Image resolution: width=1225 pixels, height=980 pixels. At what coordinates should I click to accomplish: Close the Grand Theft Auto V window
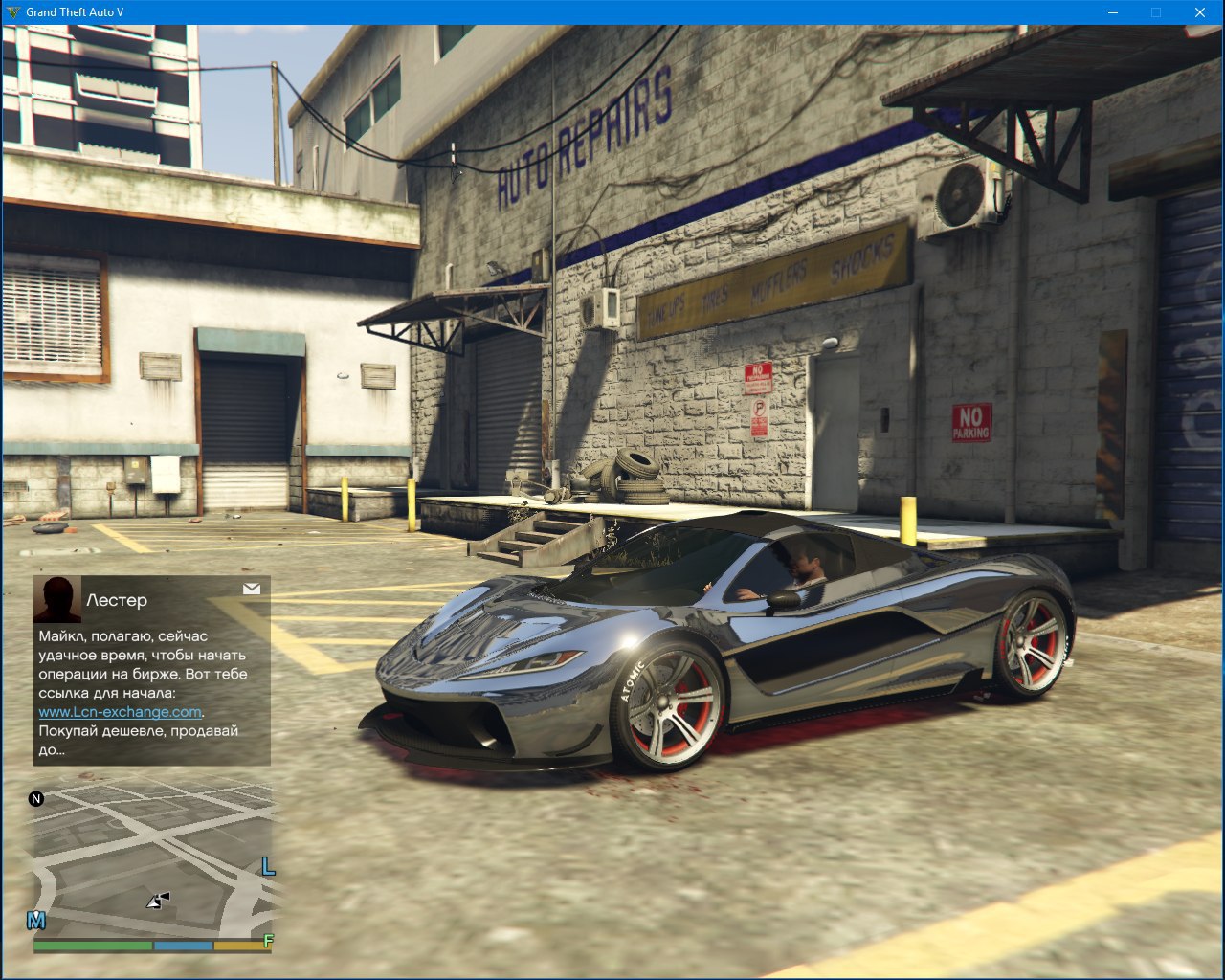[1200, 12]
